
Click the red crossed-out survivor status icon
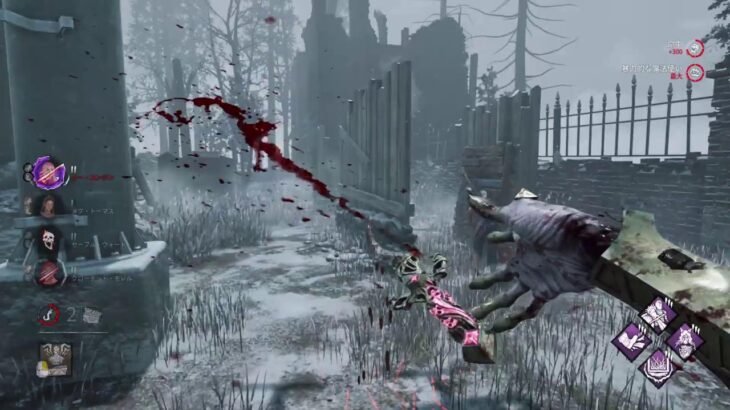(47, 271)
